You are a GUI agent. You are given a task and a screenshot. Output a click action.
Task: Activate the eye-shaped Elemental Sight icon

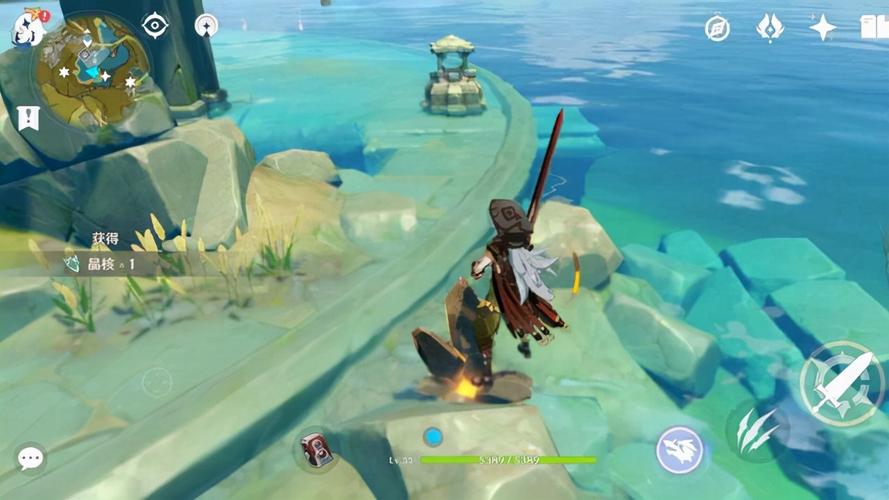tap(155, 26)
